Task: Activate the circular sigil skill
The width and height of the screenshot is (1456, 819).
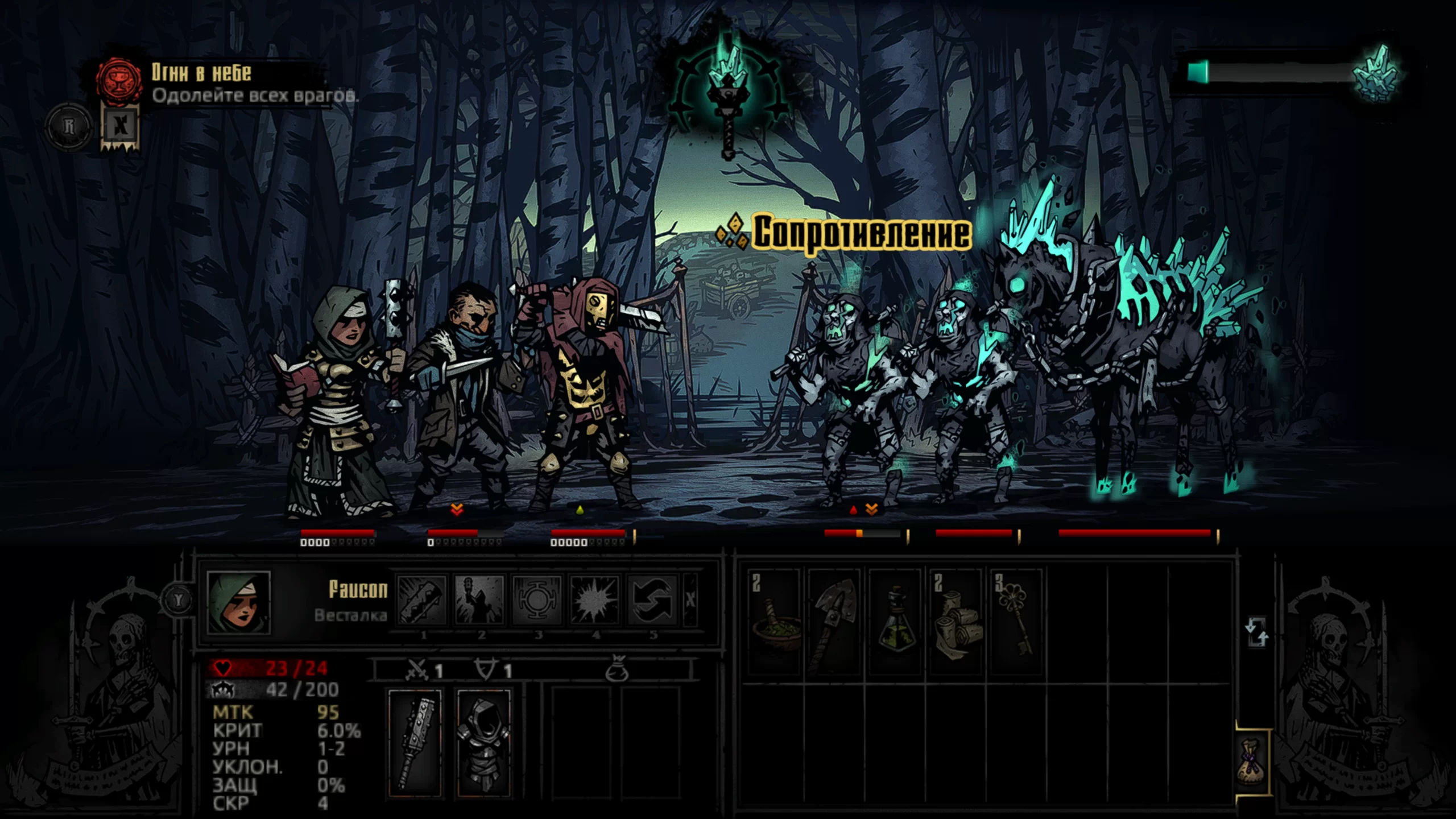Action: point(537,599)
